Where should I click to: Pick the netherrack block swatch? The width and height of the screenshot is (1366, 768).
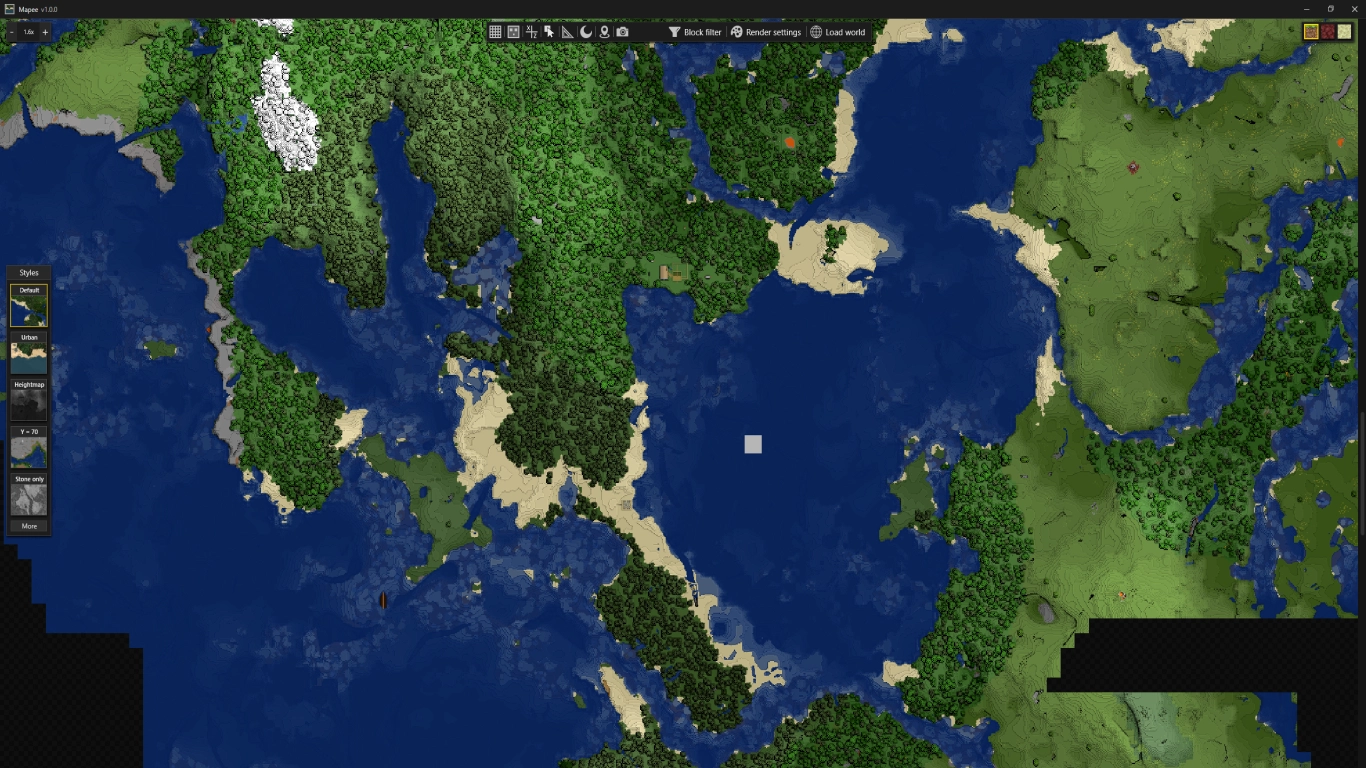[1327, 32]
